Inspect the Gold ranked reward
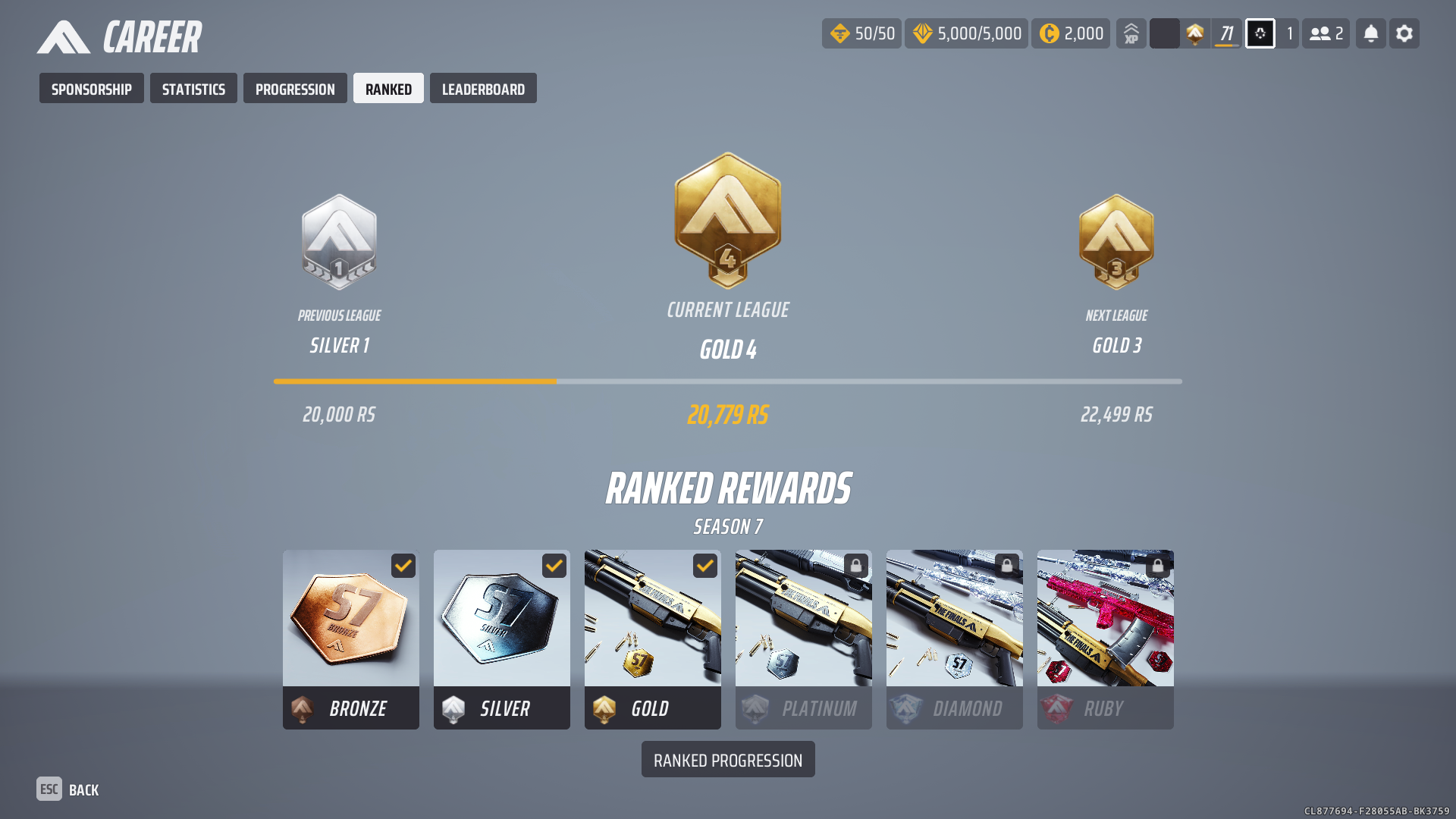1456x819 pixels. 653,639
